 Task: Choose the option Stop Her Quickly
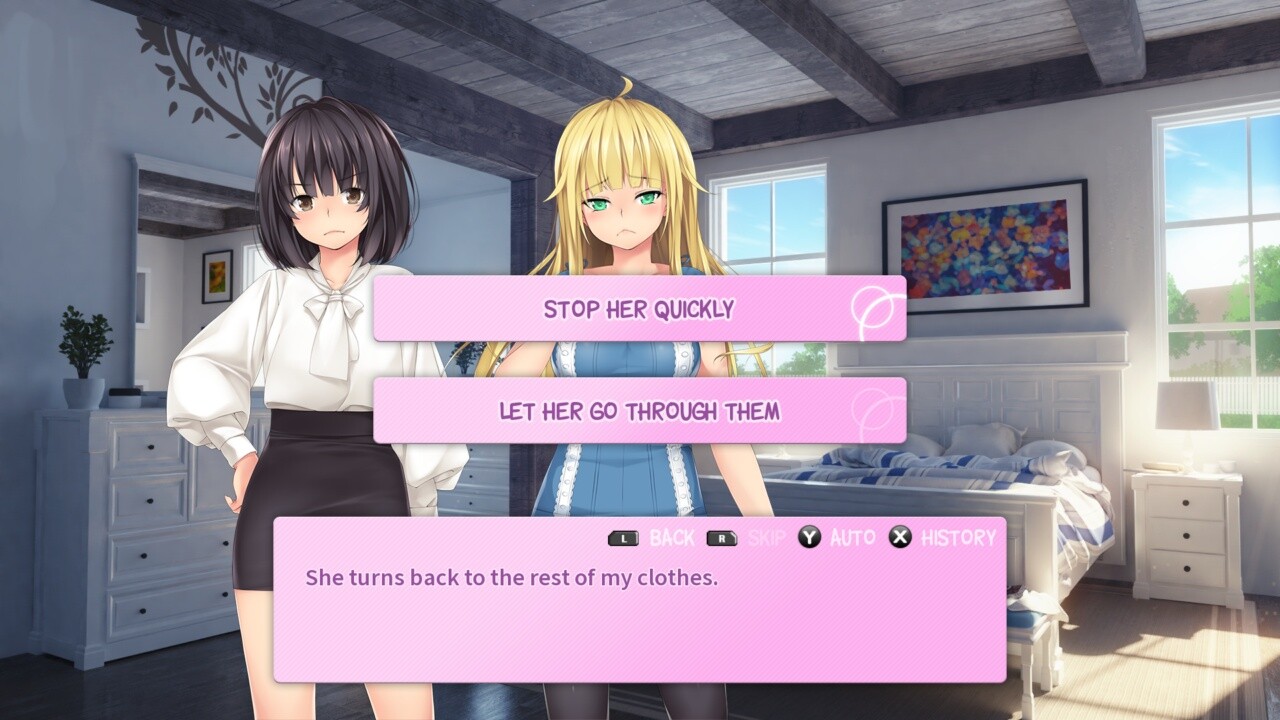(x=640, y=309)
